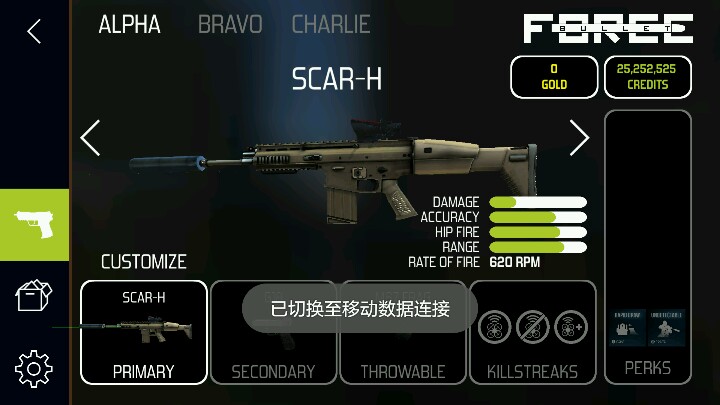Image resolution: width=720 pixels, height=405 pixels.
Task: Click the CUSTOMIZE label
Action: point(144,262)
